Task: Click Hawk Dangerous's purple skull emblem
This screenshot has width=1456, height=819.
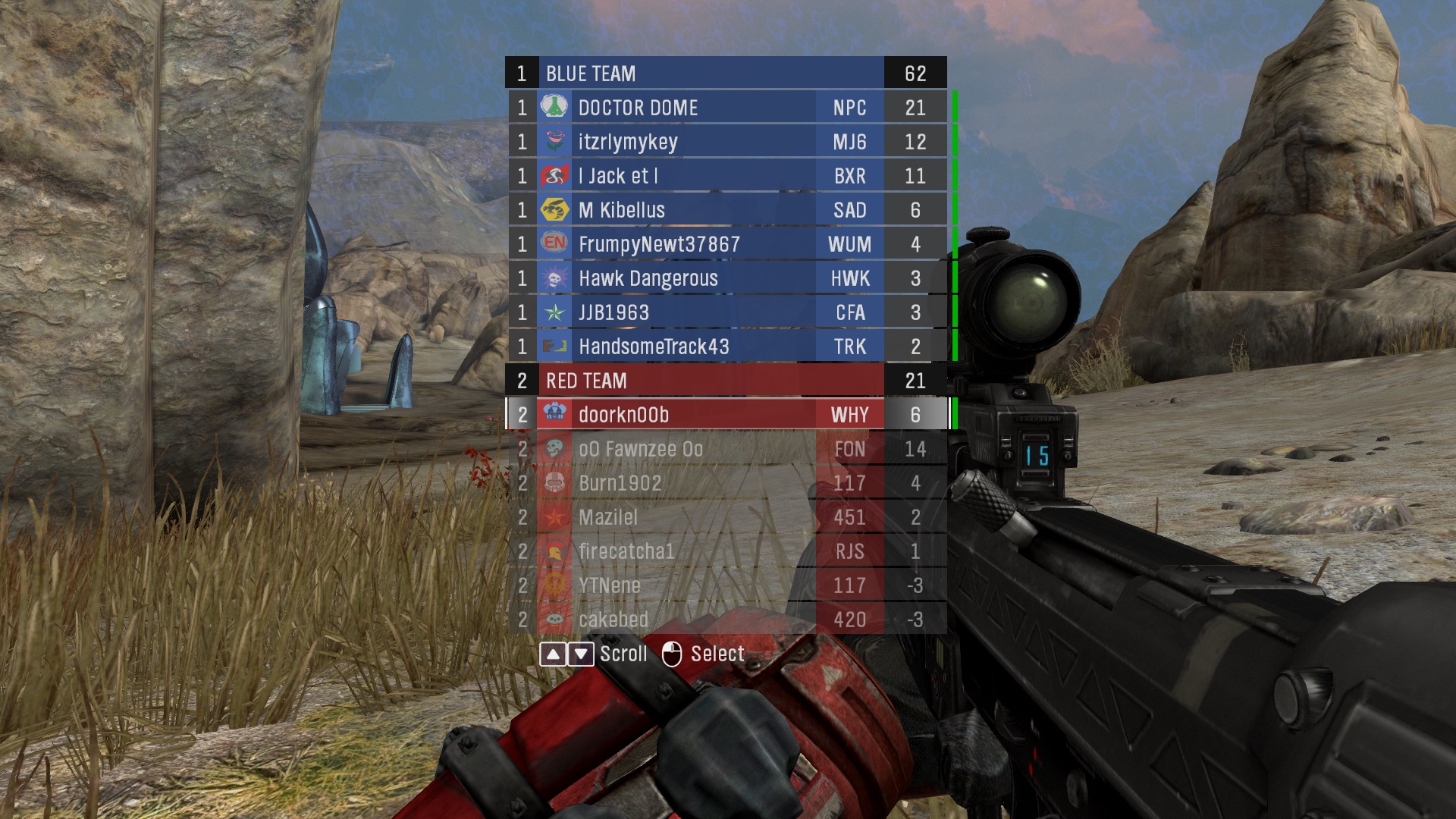Action: (556, 278)
